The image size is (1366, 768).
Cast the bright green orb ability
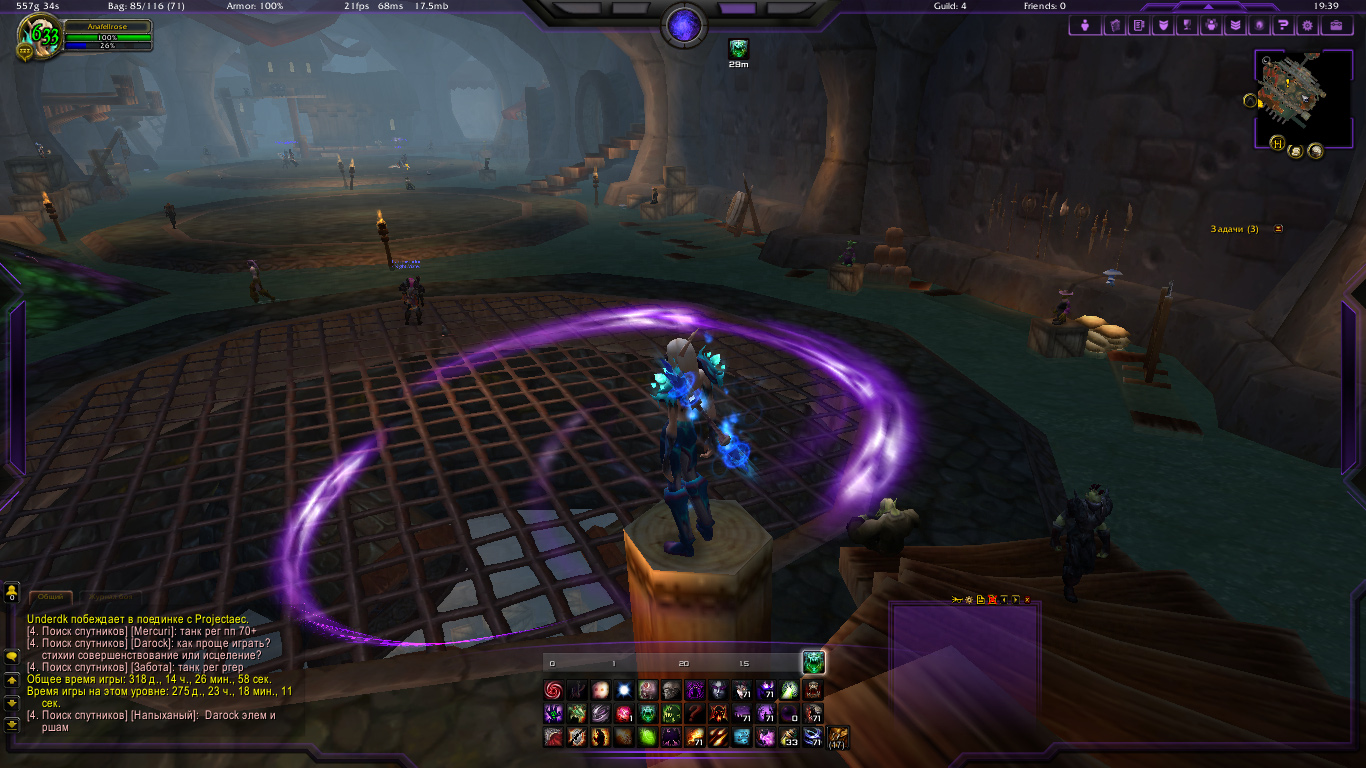646,738
